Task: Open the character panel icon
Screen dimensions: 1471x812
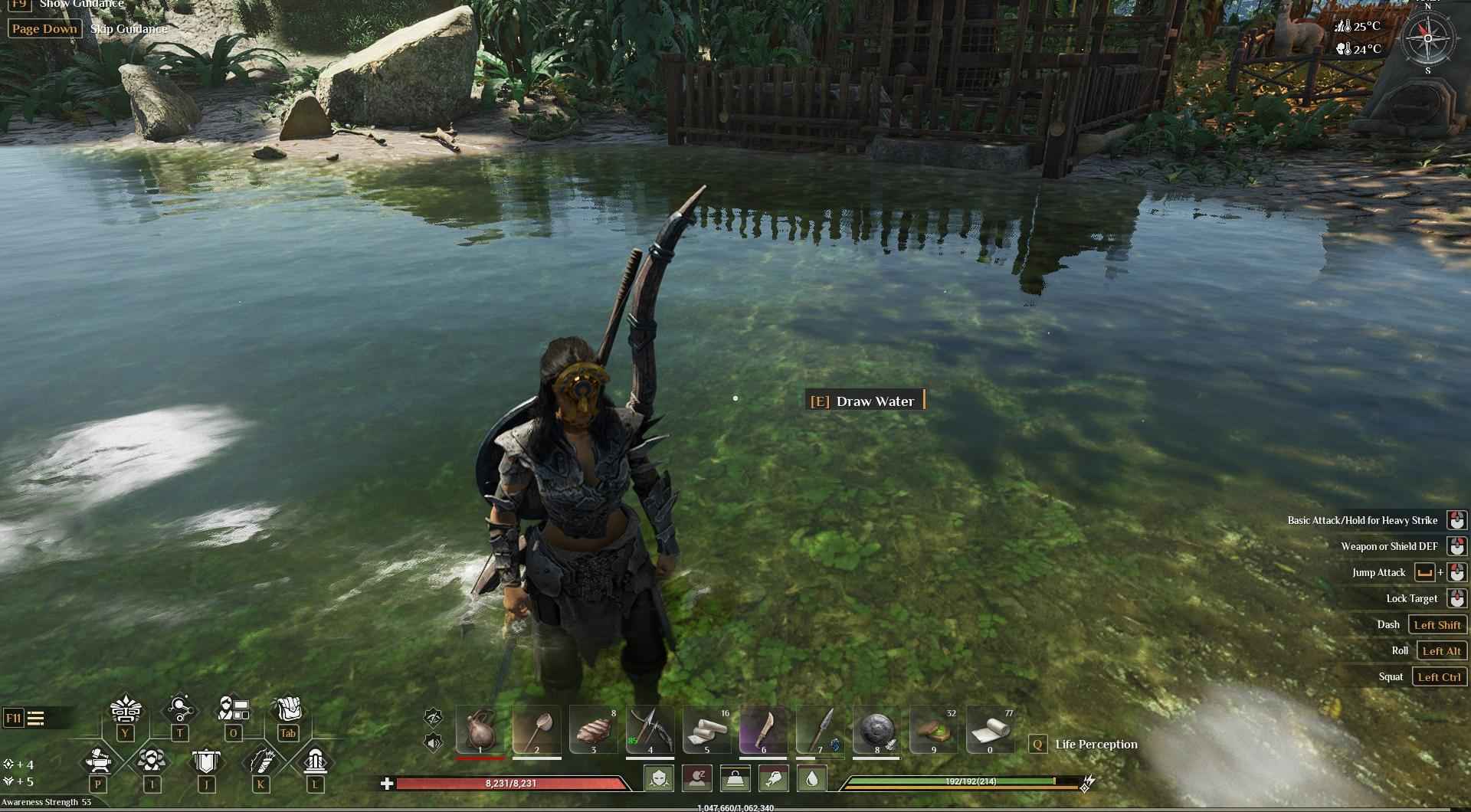Action: (233, 709)
